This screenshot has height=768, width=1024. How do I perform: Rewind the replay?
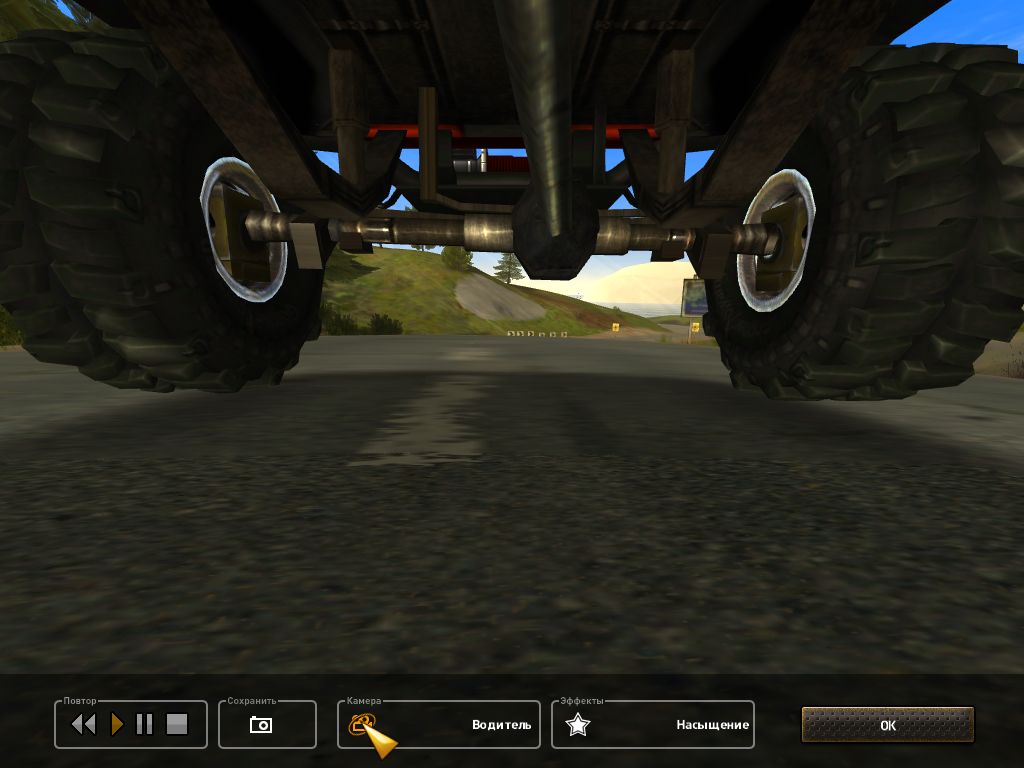point(83,724)
